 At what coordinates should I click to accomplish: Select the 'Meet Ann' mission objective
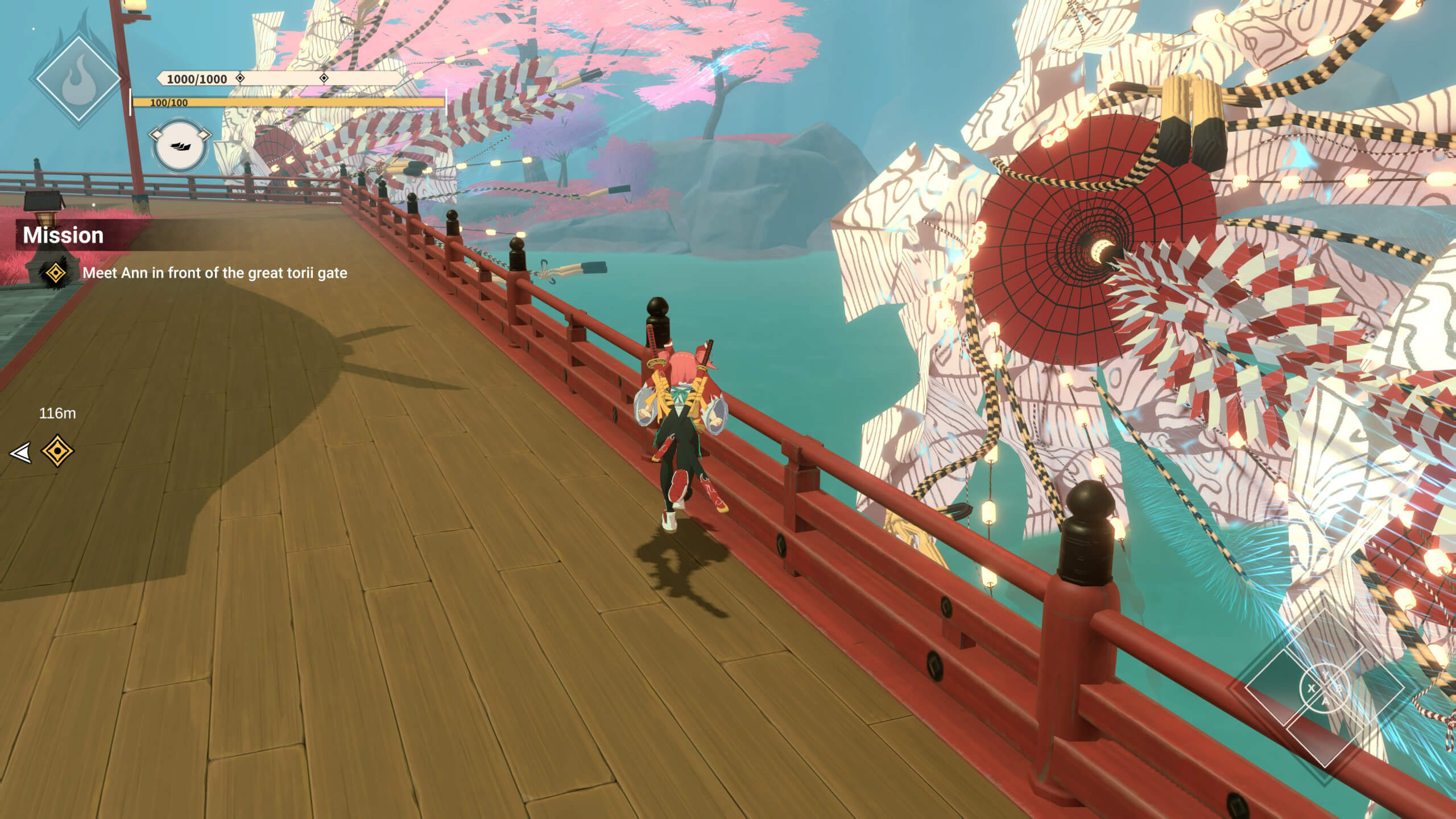coord(214,273)
